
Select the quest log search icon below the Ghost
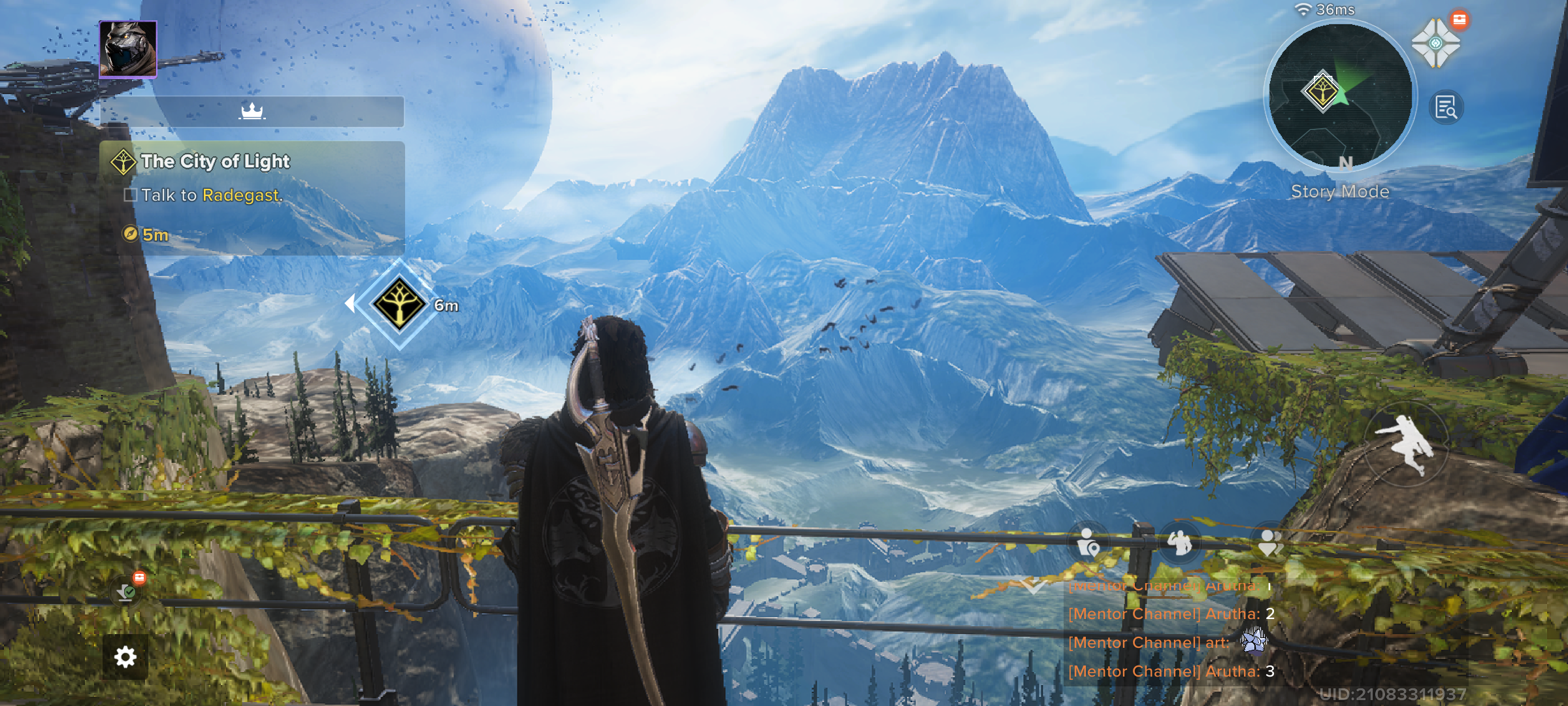coord(1446,108)
